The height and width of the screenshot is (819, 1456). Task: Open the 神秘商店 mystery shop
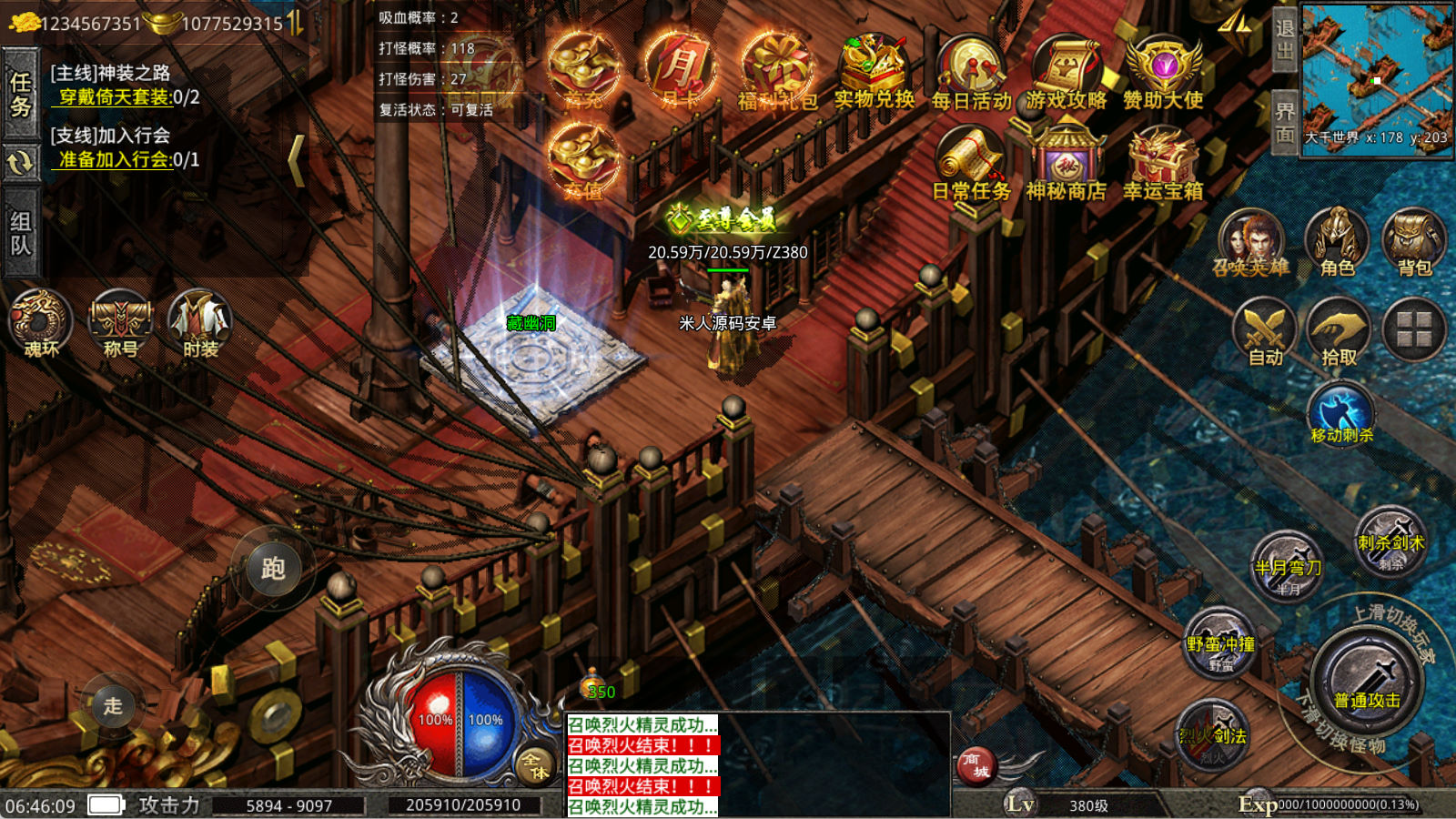1066,164
